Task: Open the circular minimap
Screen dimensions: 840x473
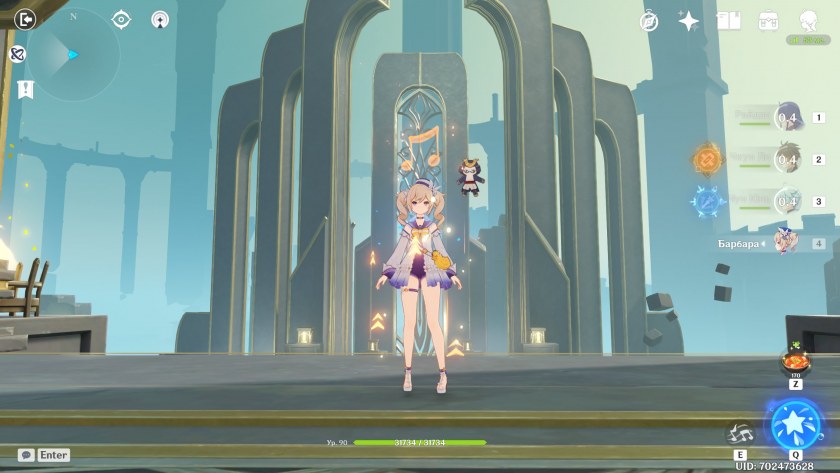Action: [73, 54]
